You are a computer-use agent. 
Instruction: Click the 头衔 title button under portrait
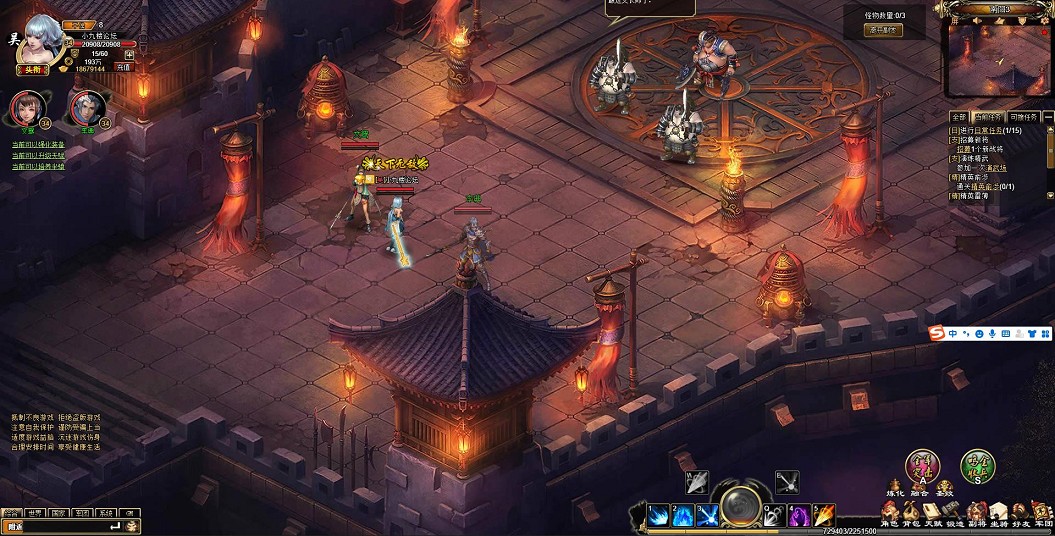[34, 69]
